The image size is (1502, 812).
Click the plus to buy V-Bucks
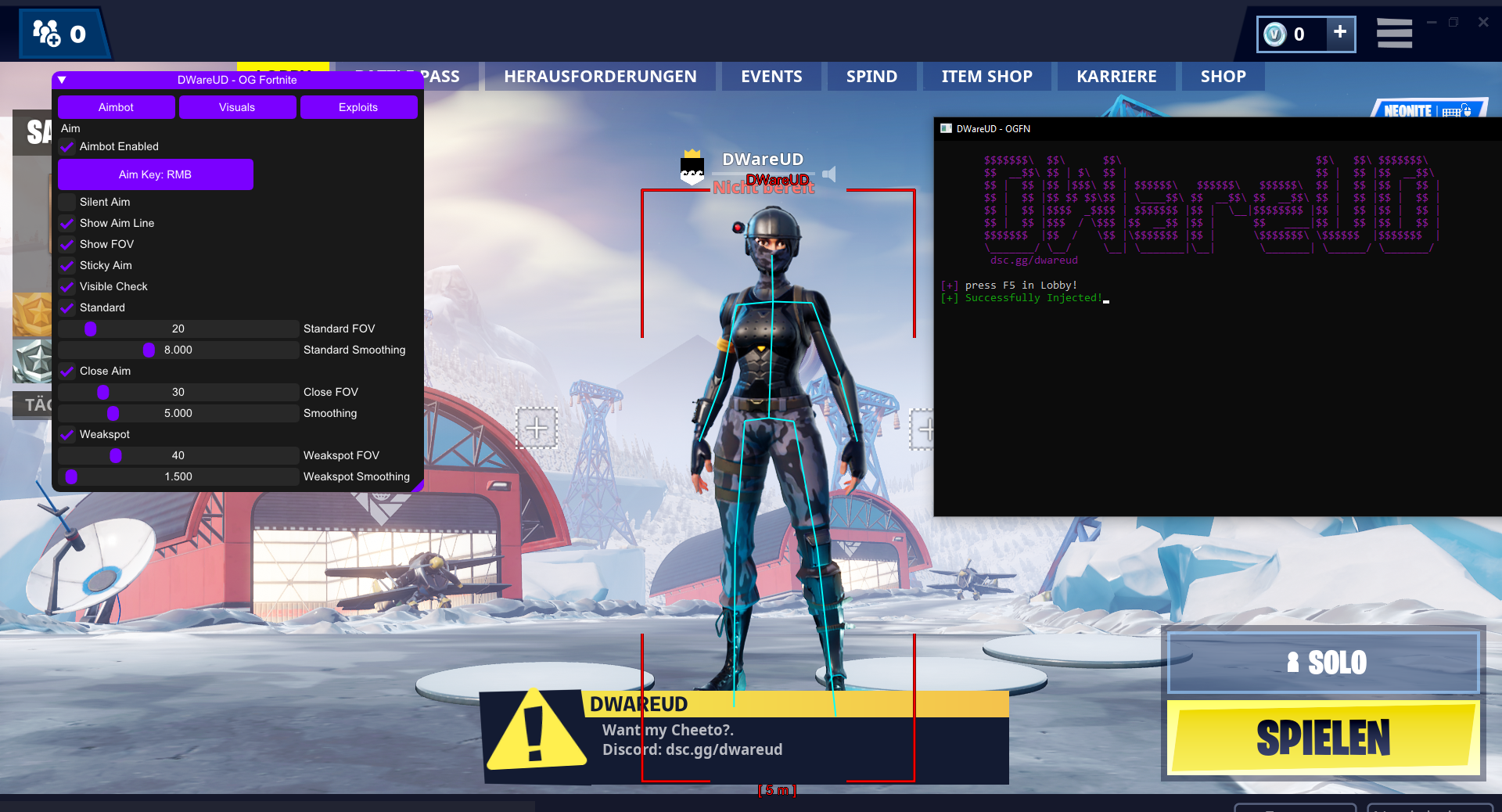1340,34
